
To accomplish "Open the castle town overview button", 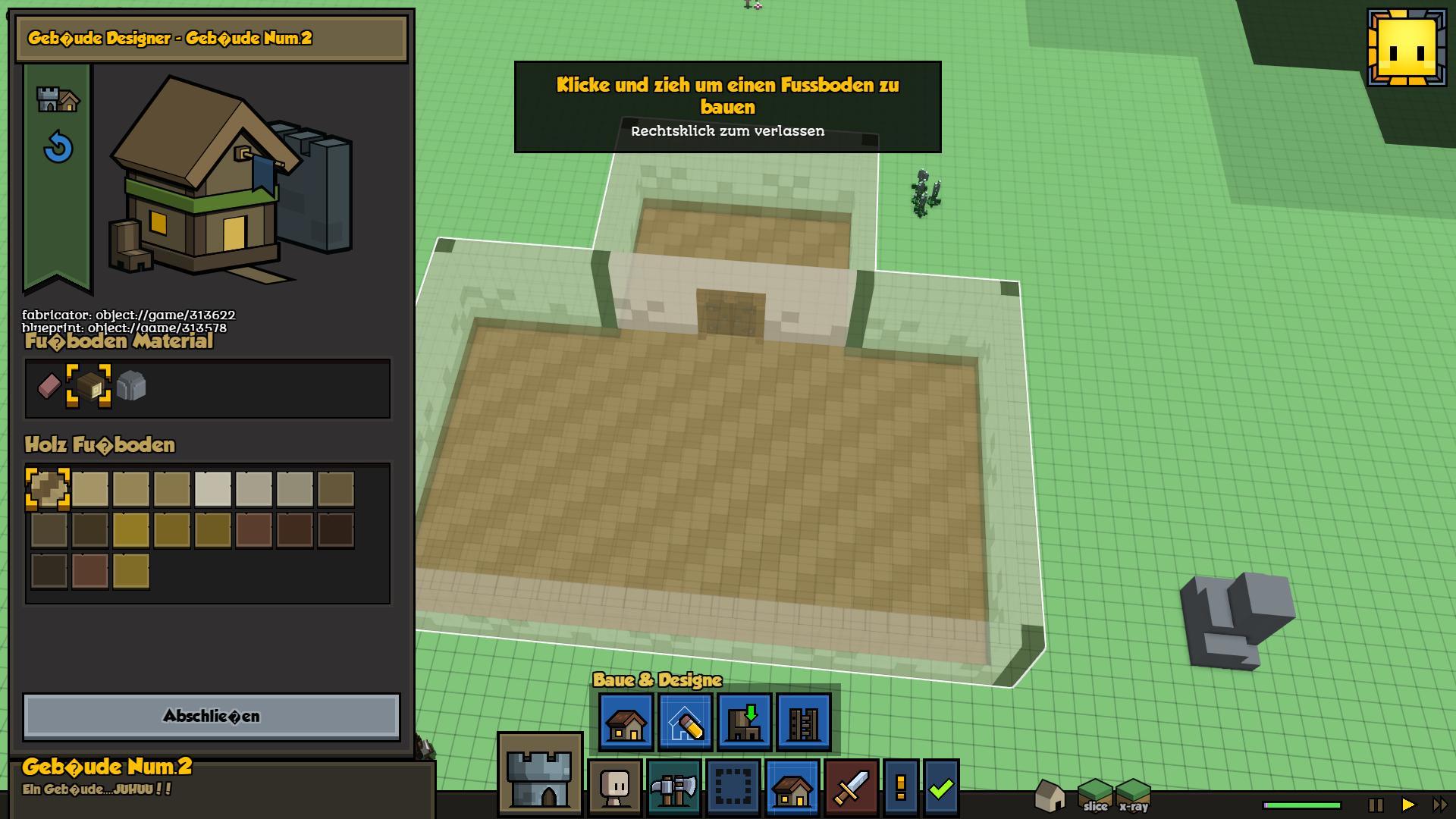I will (x=539, y=773).
